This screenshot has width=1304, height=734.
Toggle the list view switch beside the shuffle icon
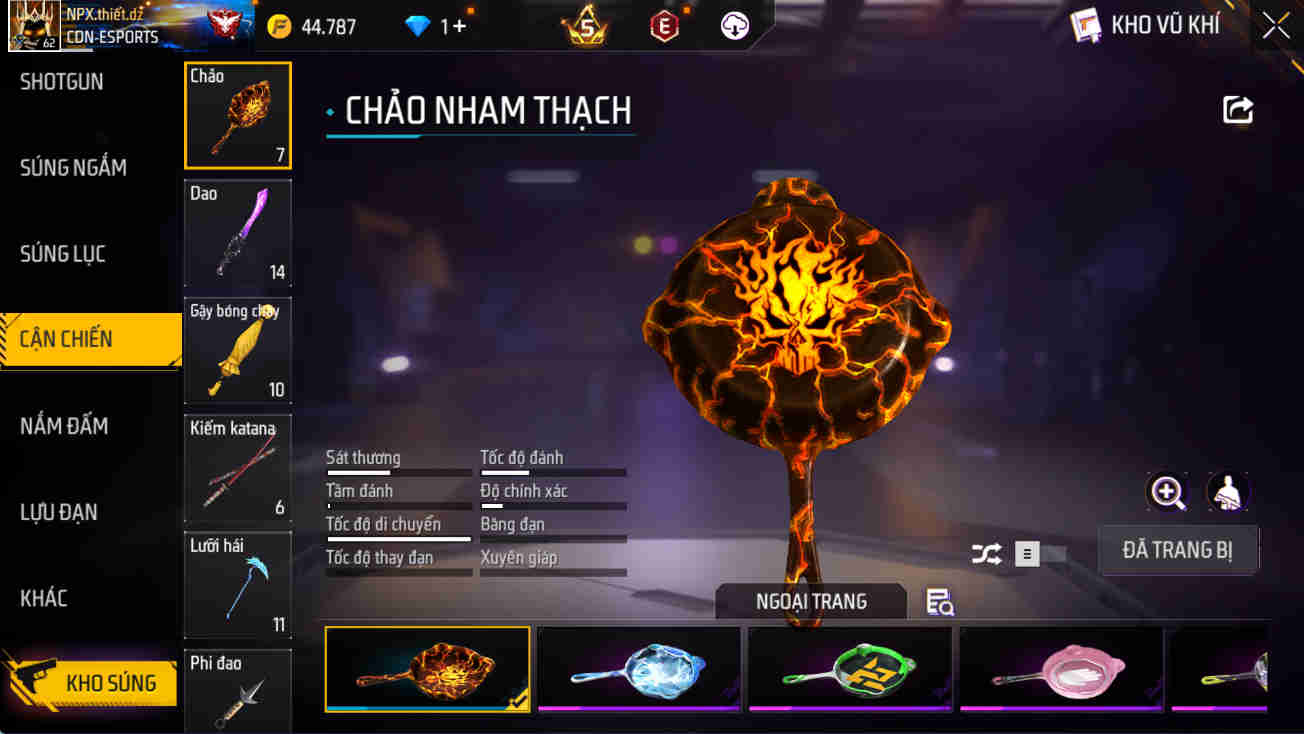point(1026,553)
